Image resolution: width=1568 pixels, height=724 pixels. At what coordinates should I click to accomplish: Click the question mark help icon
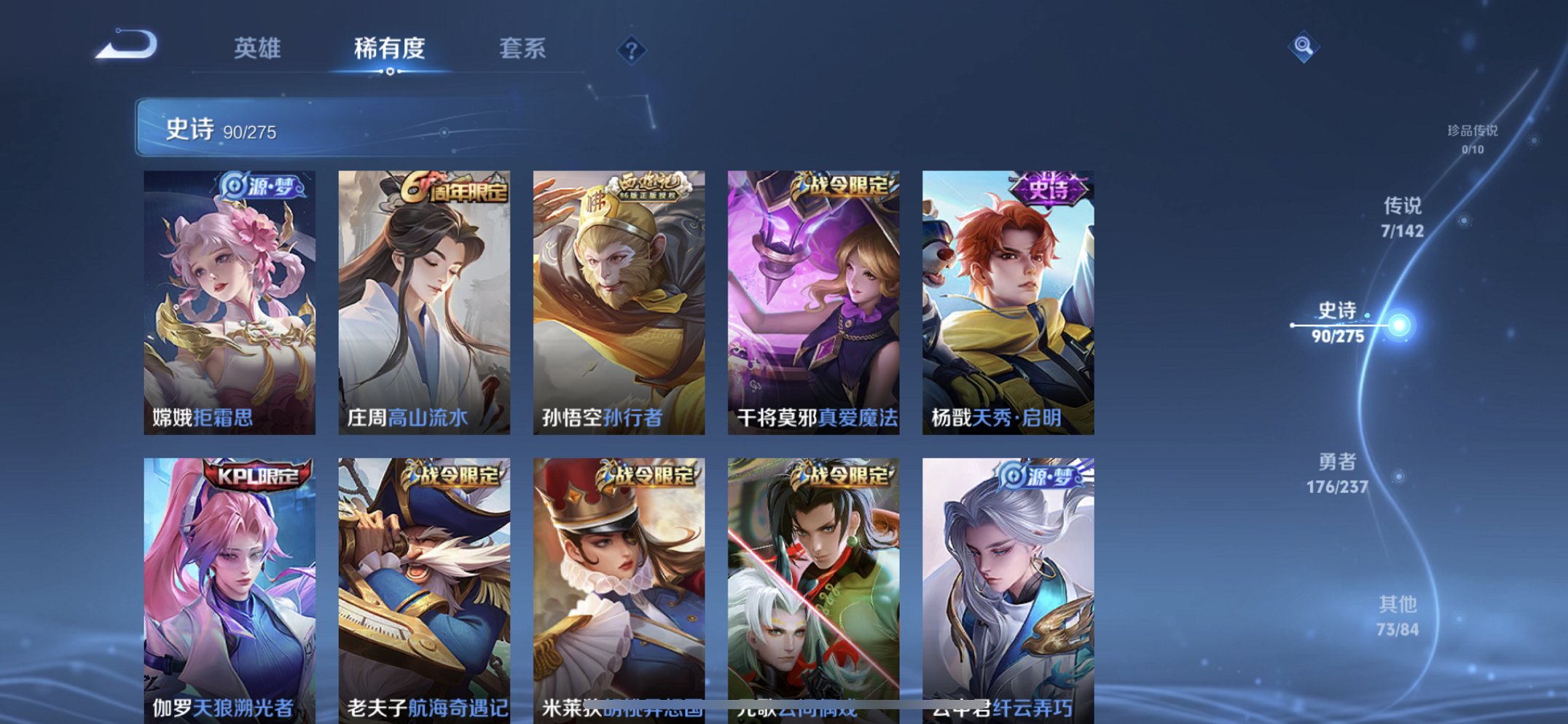click(x=632, y=50)
